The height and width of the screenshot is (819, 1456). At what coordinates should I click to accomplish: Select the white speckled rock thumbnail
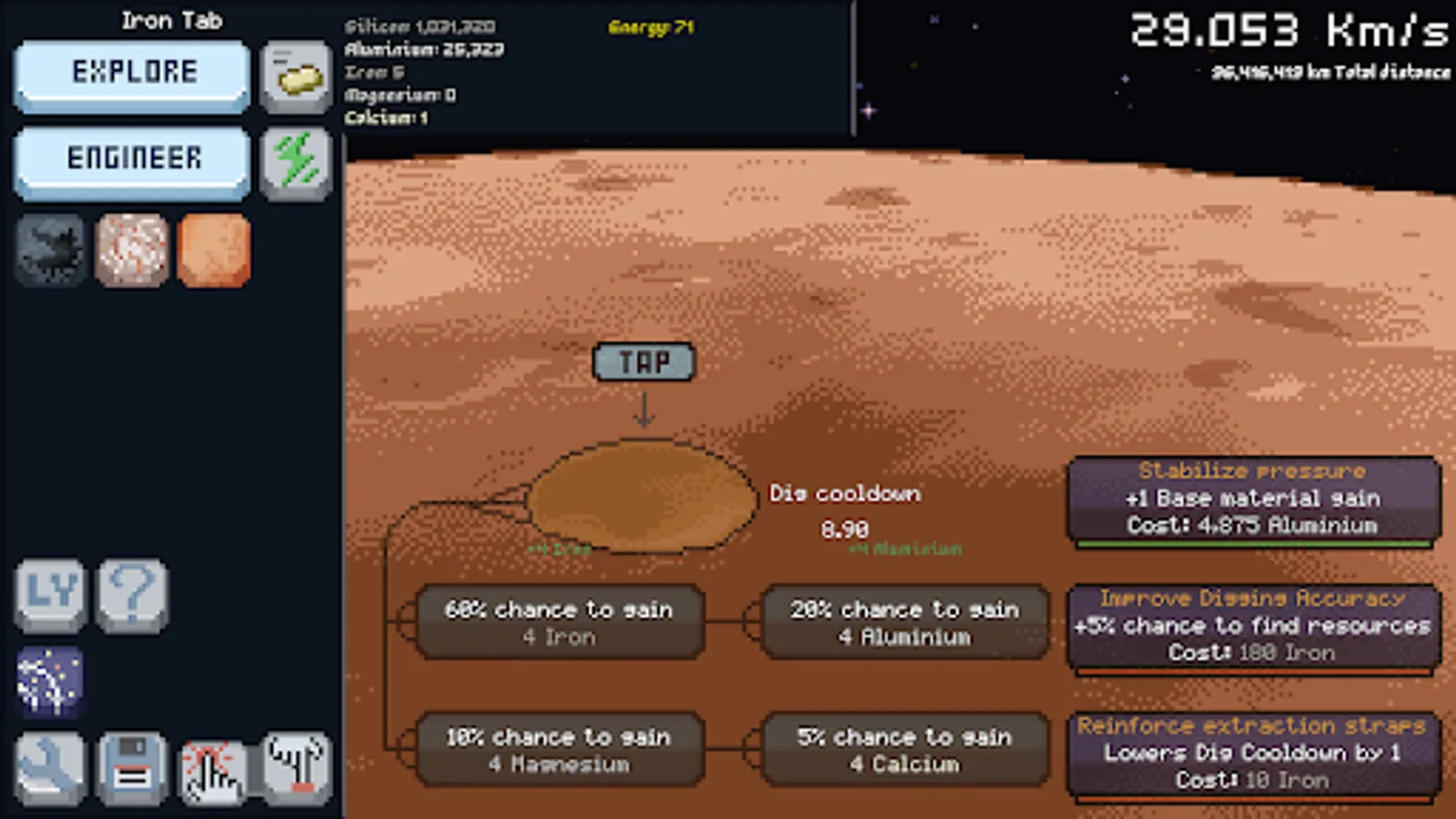click(132, 251)
